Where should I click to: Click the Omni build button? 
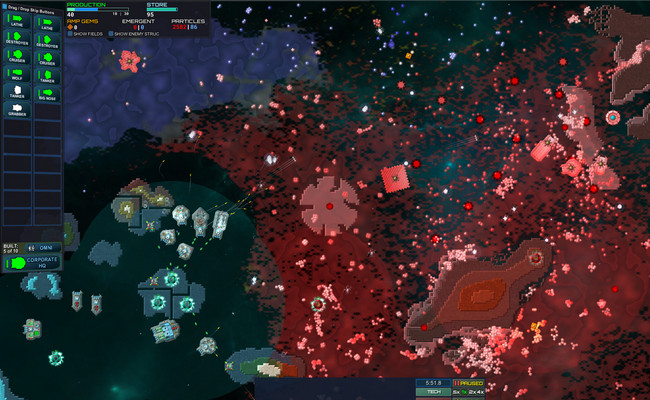point(46,248)
